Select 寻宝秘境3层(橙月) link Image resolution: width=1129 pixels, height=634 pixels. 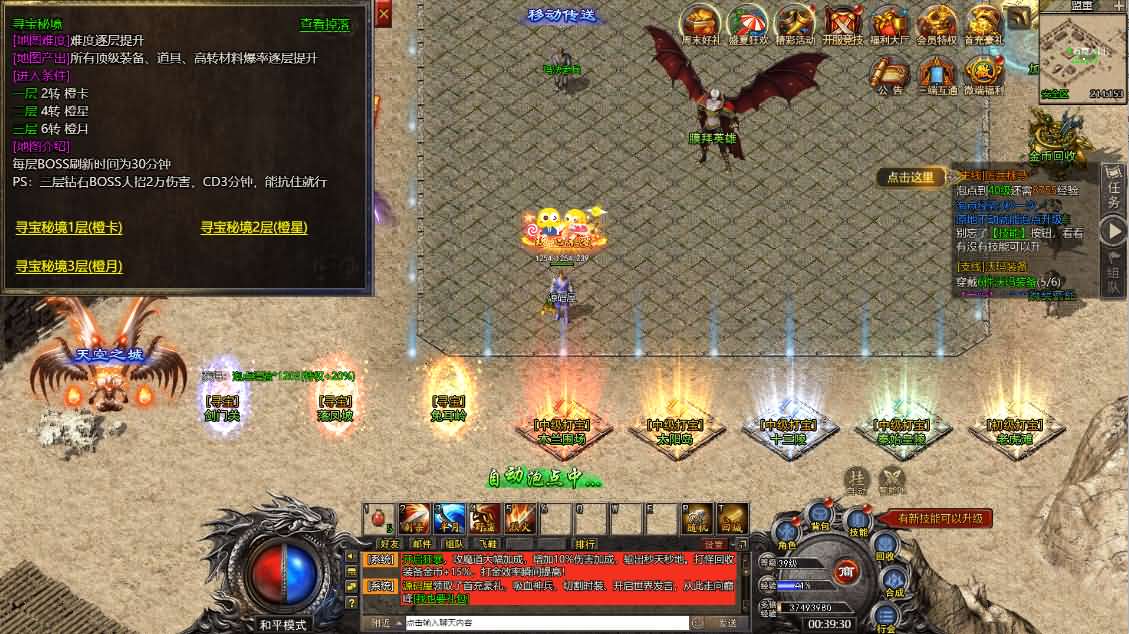point(69,266)
